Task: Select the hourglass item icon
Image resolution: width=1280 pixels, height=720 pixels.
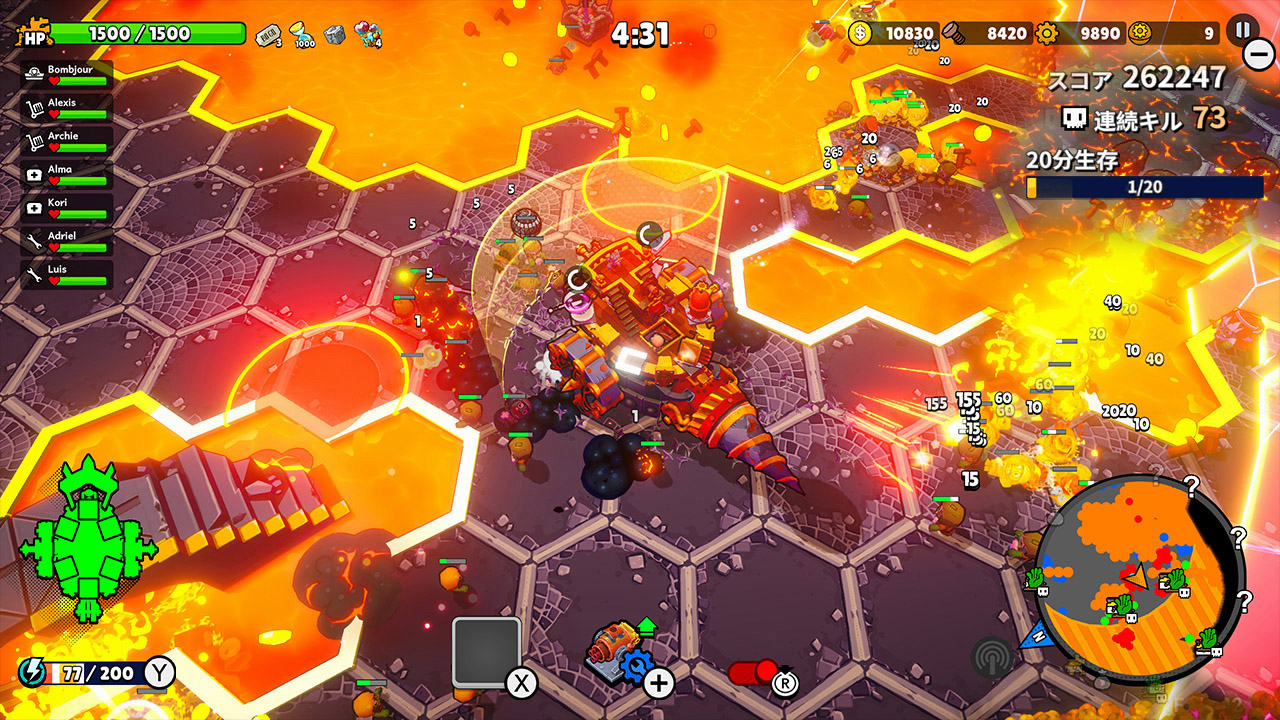Action: tap(301, 34)
